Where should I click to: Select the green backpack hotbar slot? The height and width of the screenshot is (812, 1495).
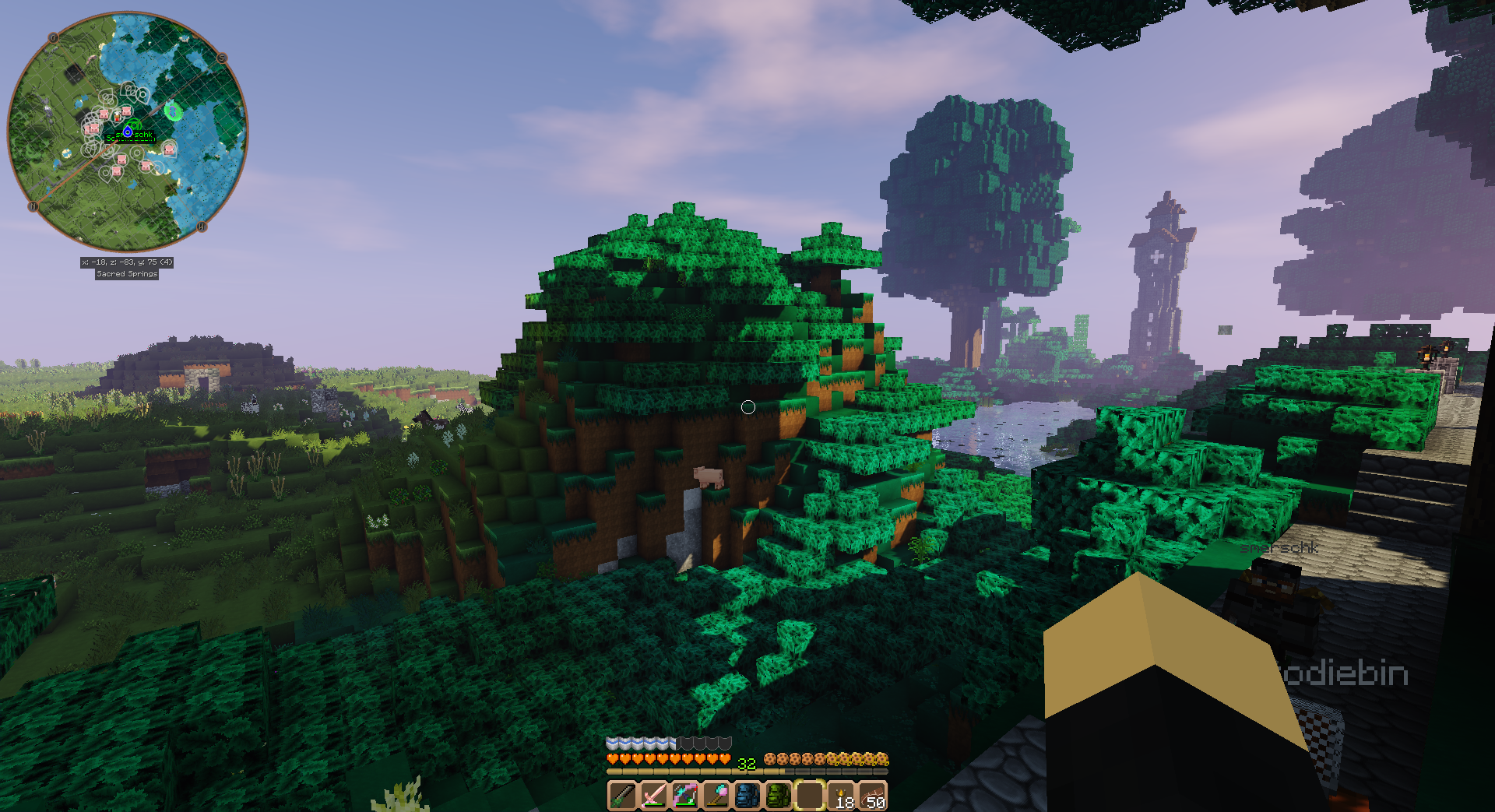(x=778, y=796)
